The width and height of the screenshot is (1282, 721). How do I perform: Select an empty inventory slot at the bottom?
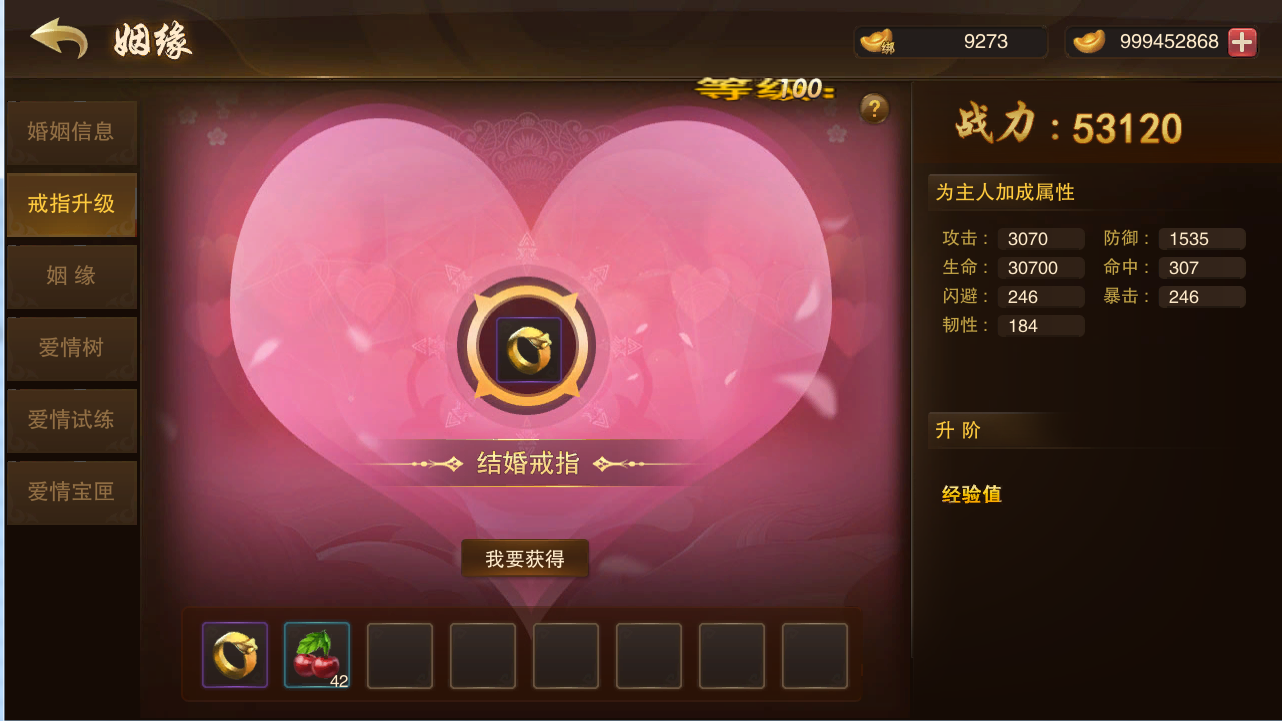click(x=400, y=655)
